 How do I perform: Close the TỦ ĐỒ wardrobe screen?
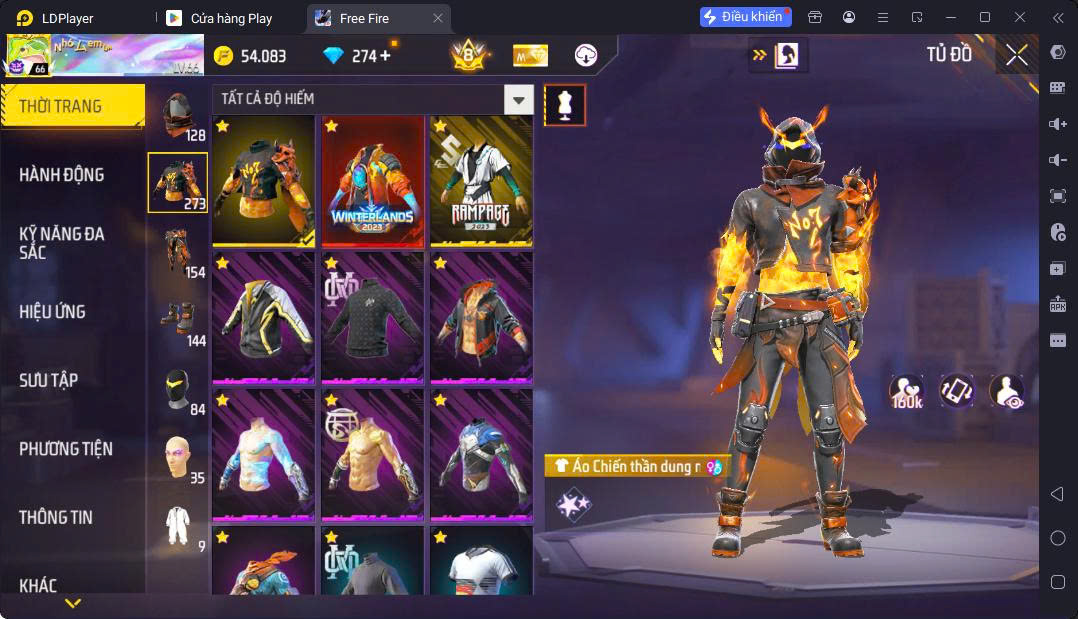pos(1017,56)
